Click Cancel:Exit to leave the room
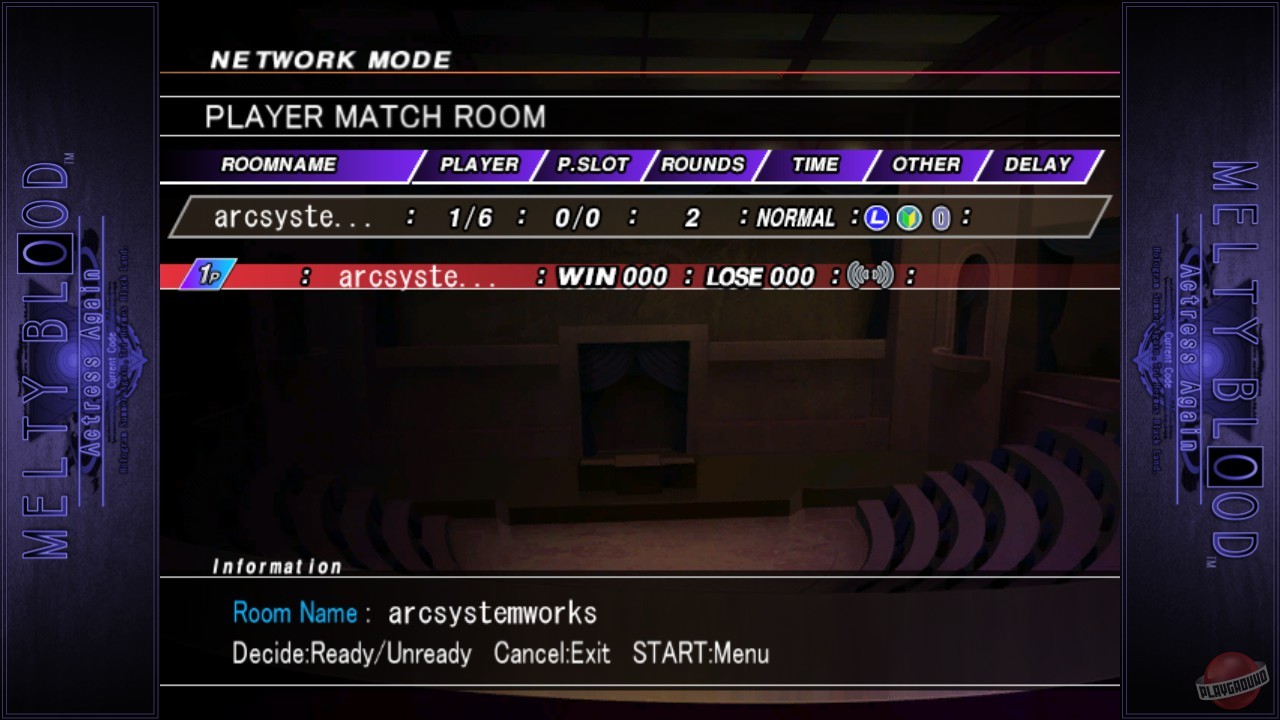 click(x=552, y=653)
